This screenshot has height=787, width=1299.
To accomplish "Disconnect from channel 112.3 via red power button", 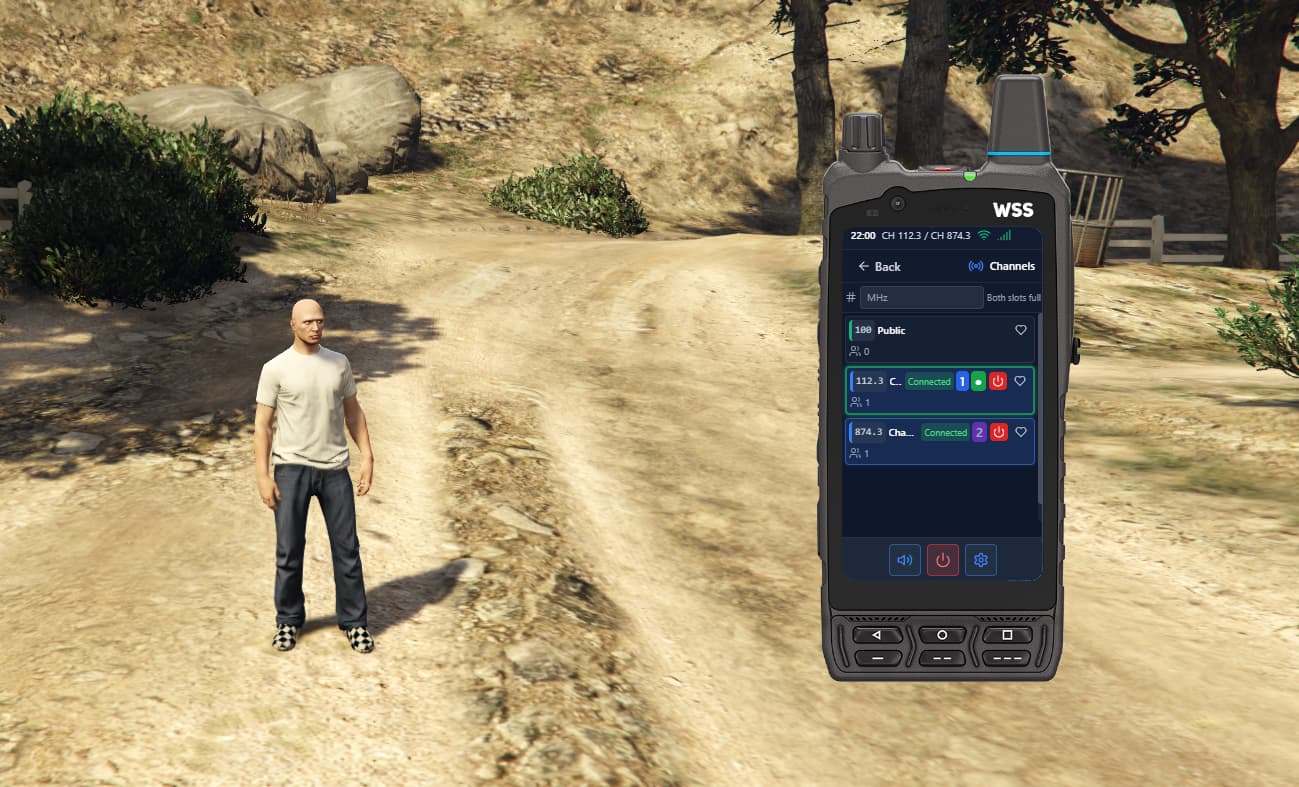I will 998,382.
